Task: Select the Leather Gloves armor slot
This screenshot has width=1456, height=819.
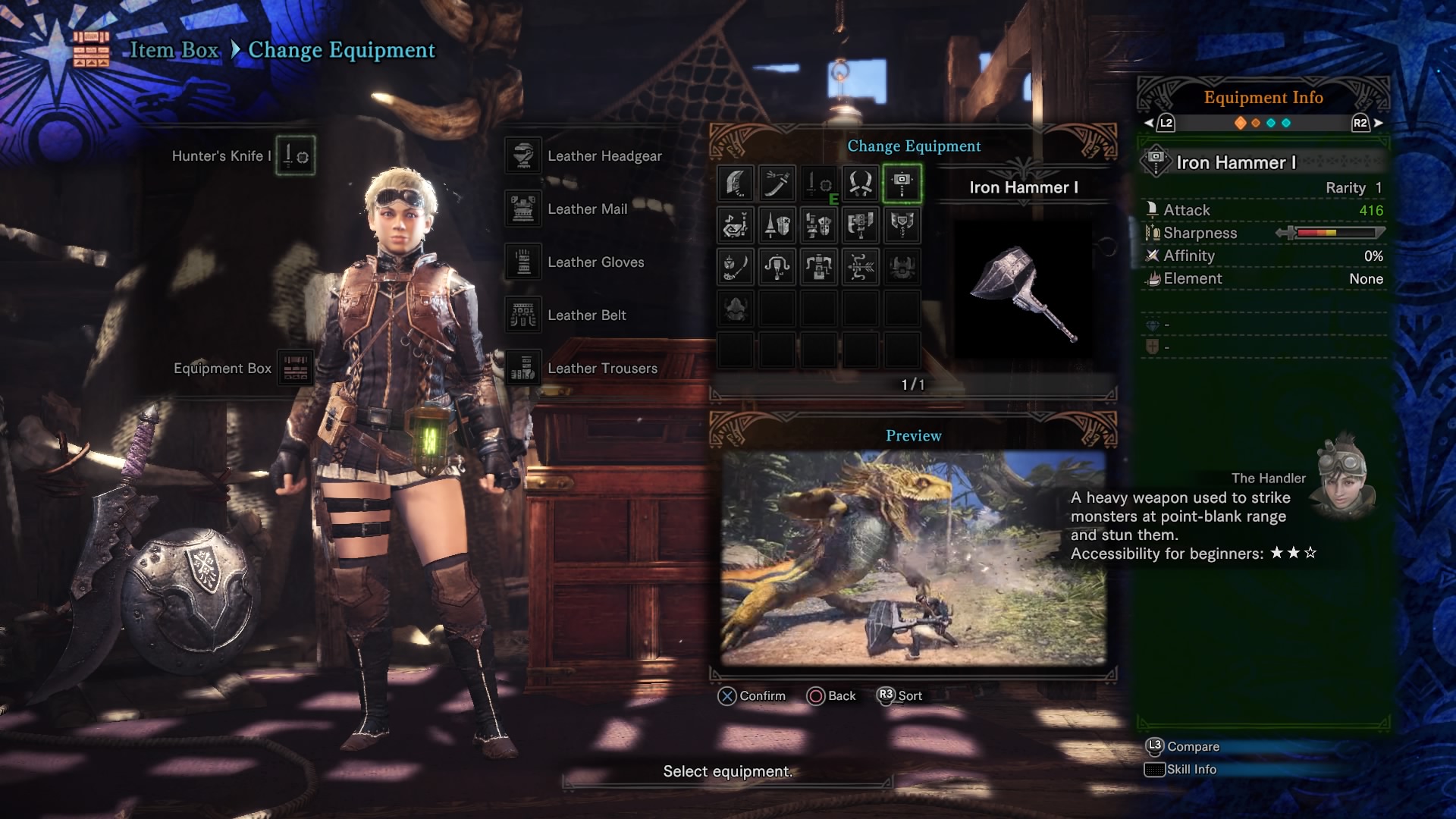Action: tap(523, 262)
